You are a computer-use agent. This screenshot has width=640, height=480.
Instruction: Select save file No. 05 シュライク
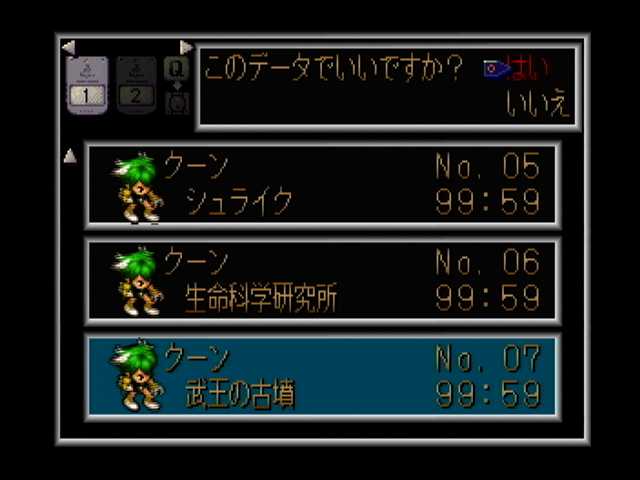click(322, 185)
